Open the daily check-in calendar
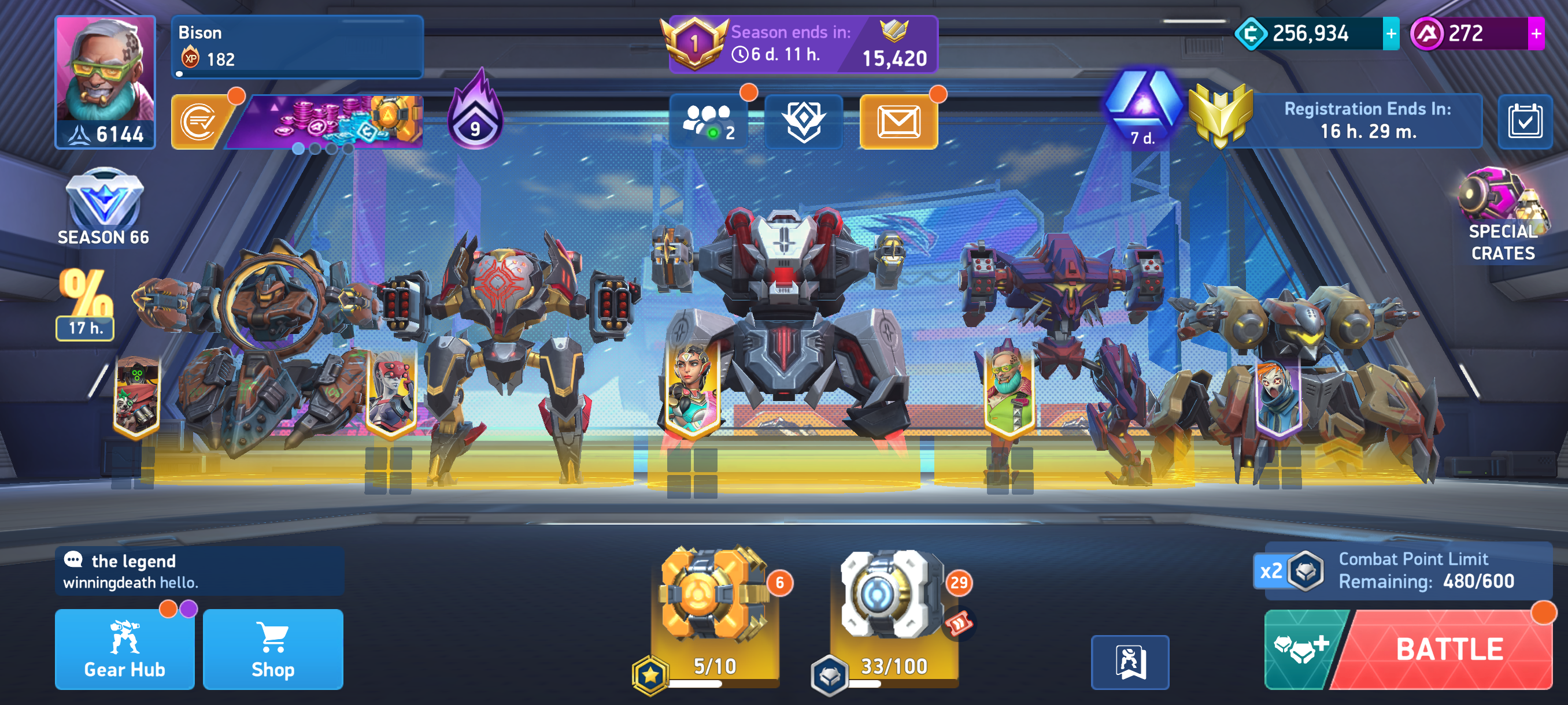Image resolution: width=1568 pixels, height=705 pixels. (1524, 122)
